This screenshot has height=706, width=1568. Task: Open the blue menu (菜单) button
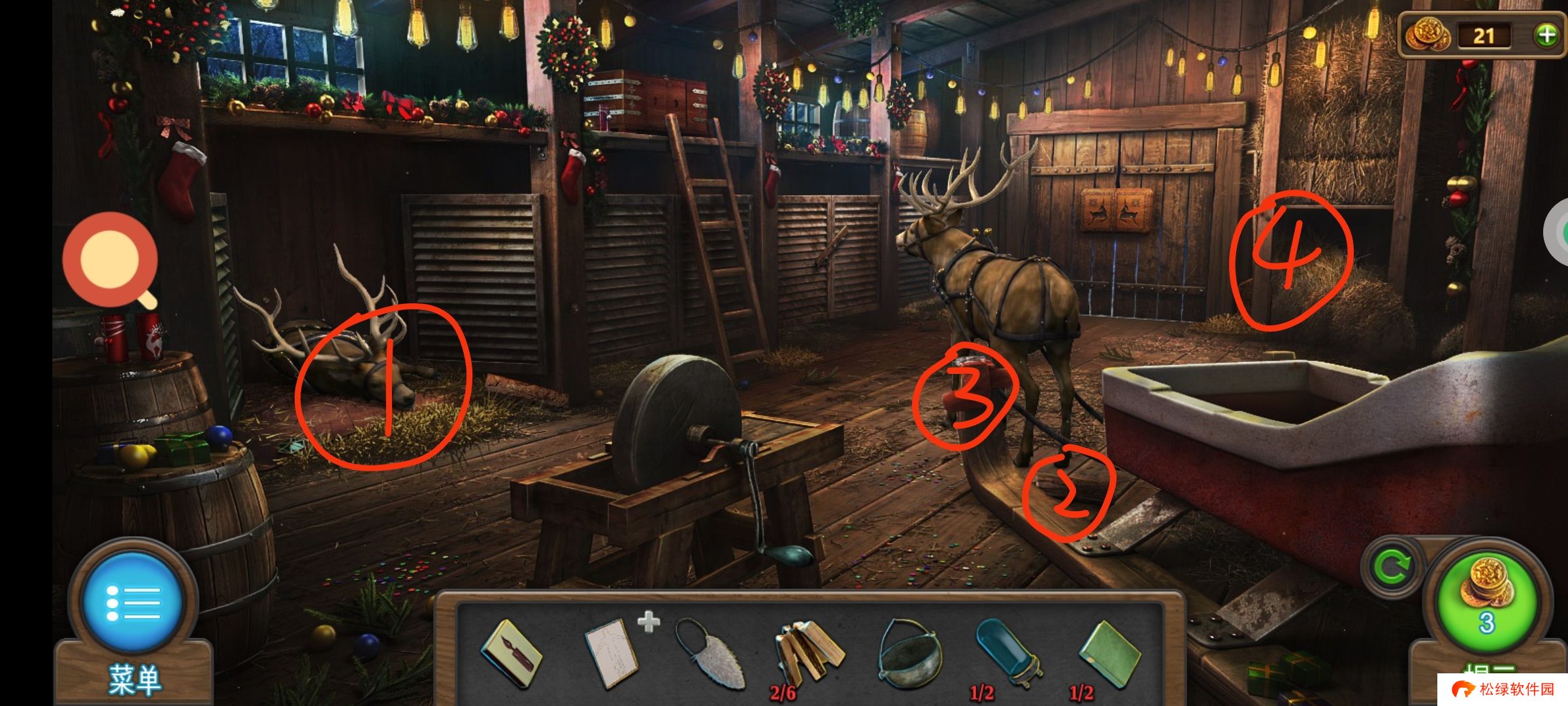[133, 601]
